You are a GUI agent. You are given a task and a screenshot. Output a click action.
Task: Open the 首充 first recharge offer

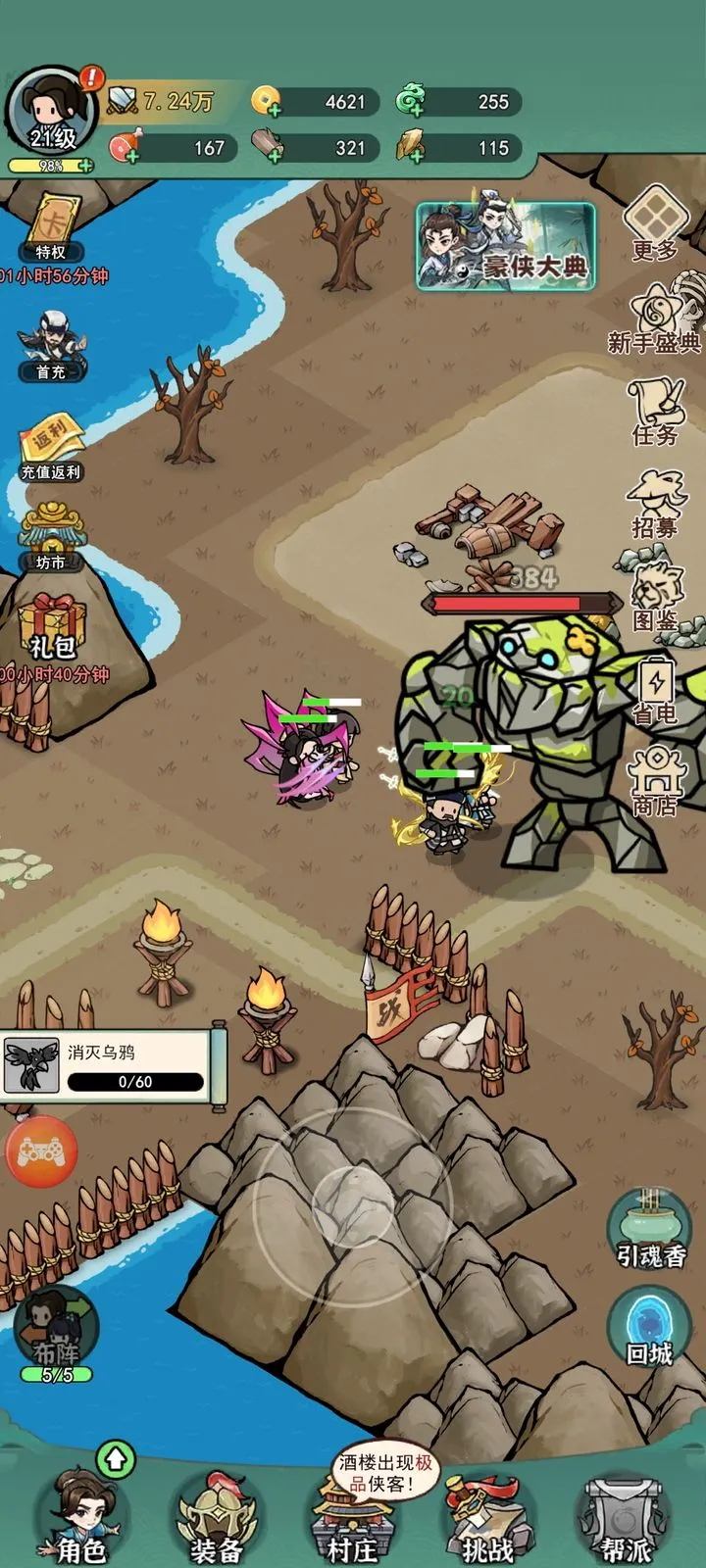tap(51, 343)
